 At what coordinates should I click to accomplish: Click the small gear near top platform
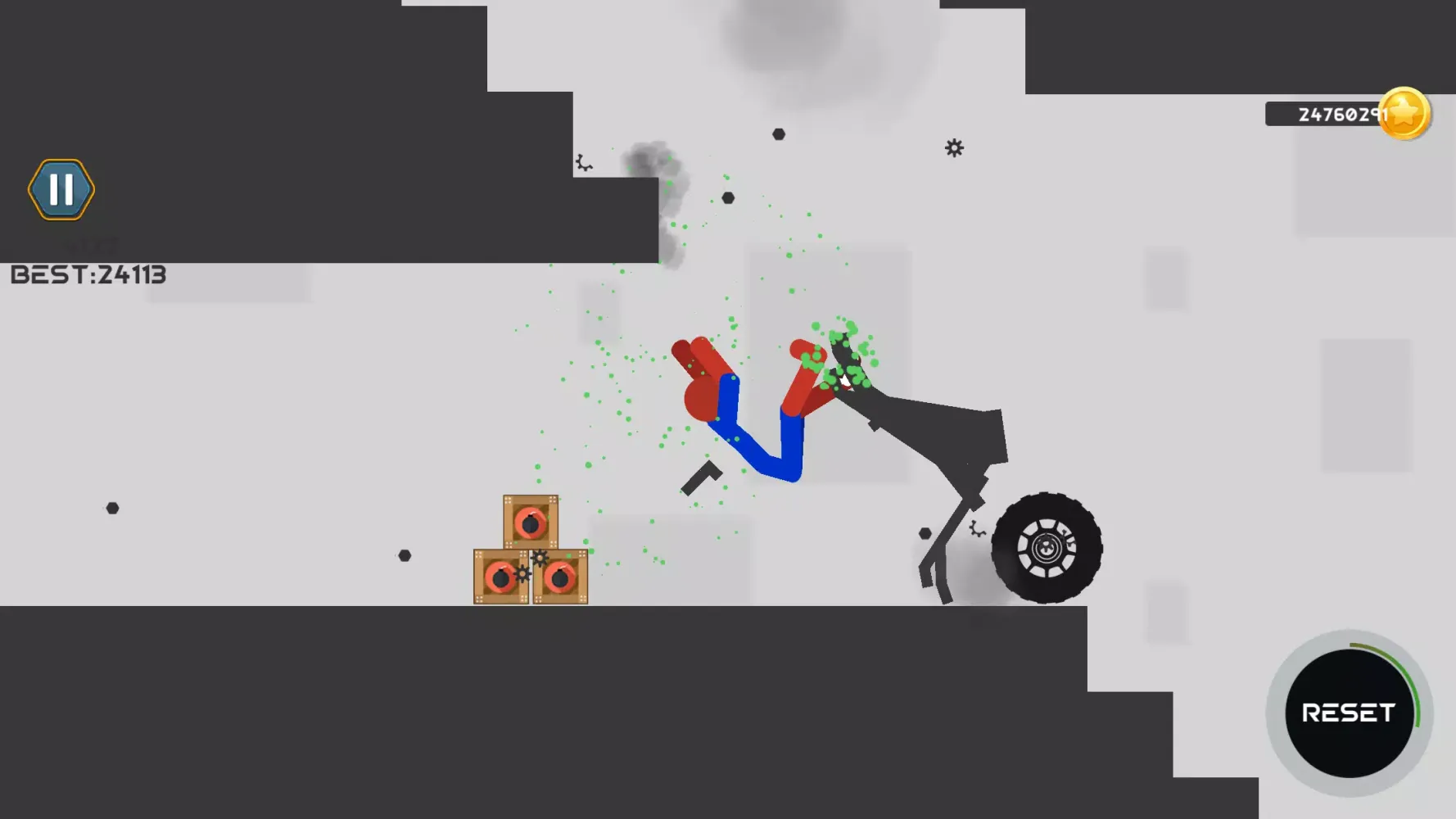tap(583, 161)
